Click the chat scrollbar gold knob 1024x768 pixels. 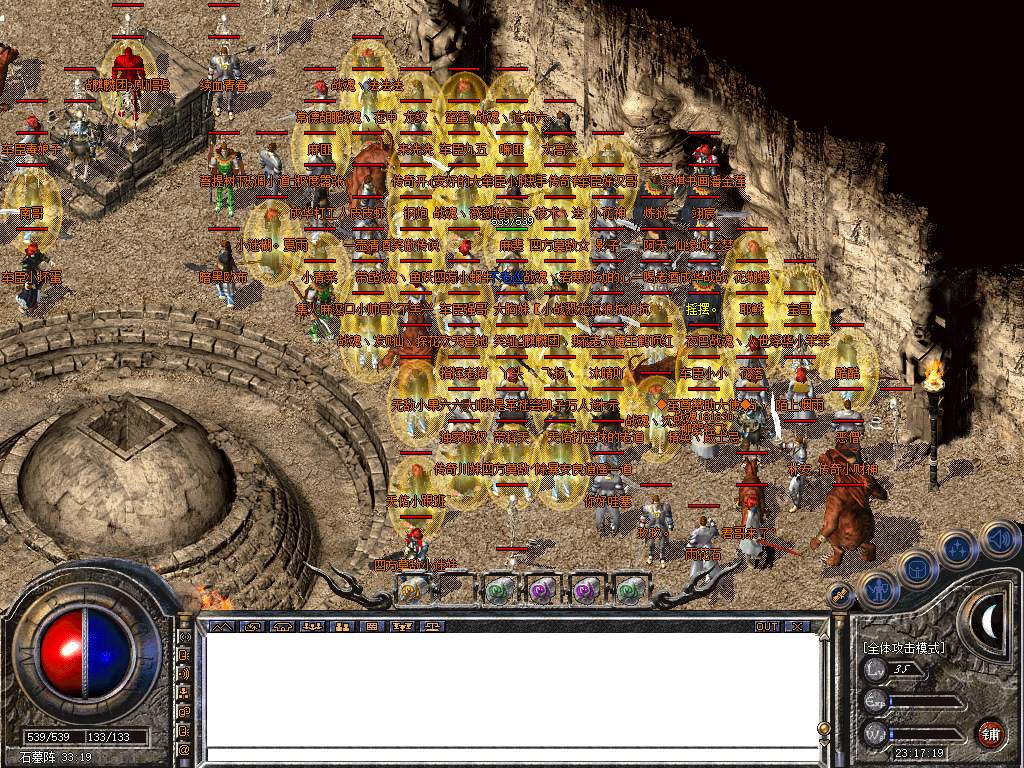coord(823,729)
